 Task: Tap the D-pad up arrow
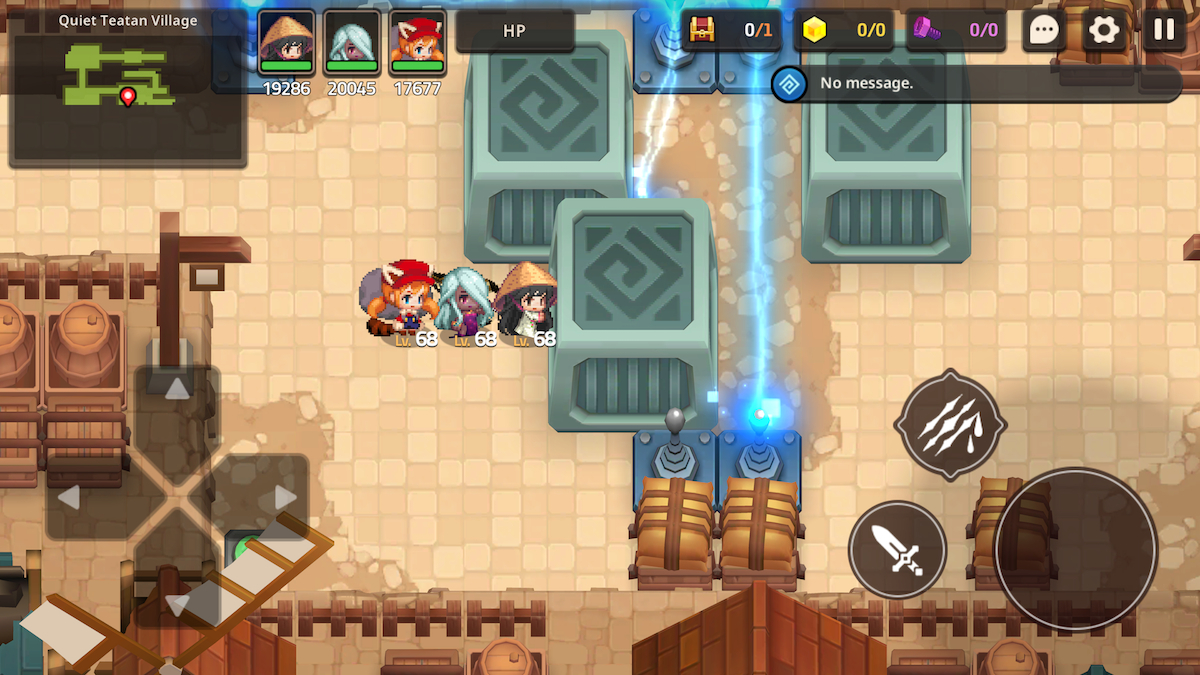coord(177,391)
